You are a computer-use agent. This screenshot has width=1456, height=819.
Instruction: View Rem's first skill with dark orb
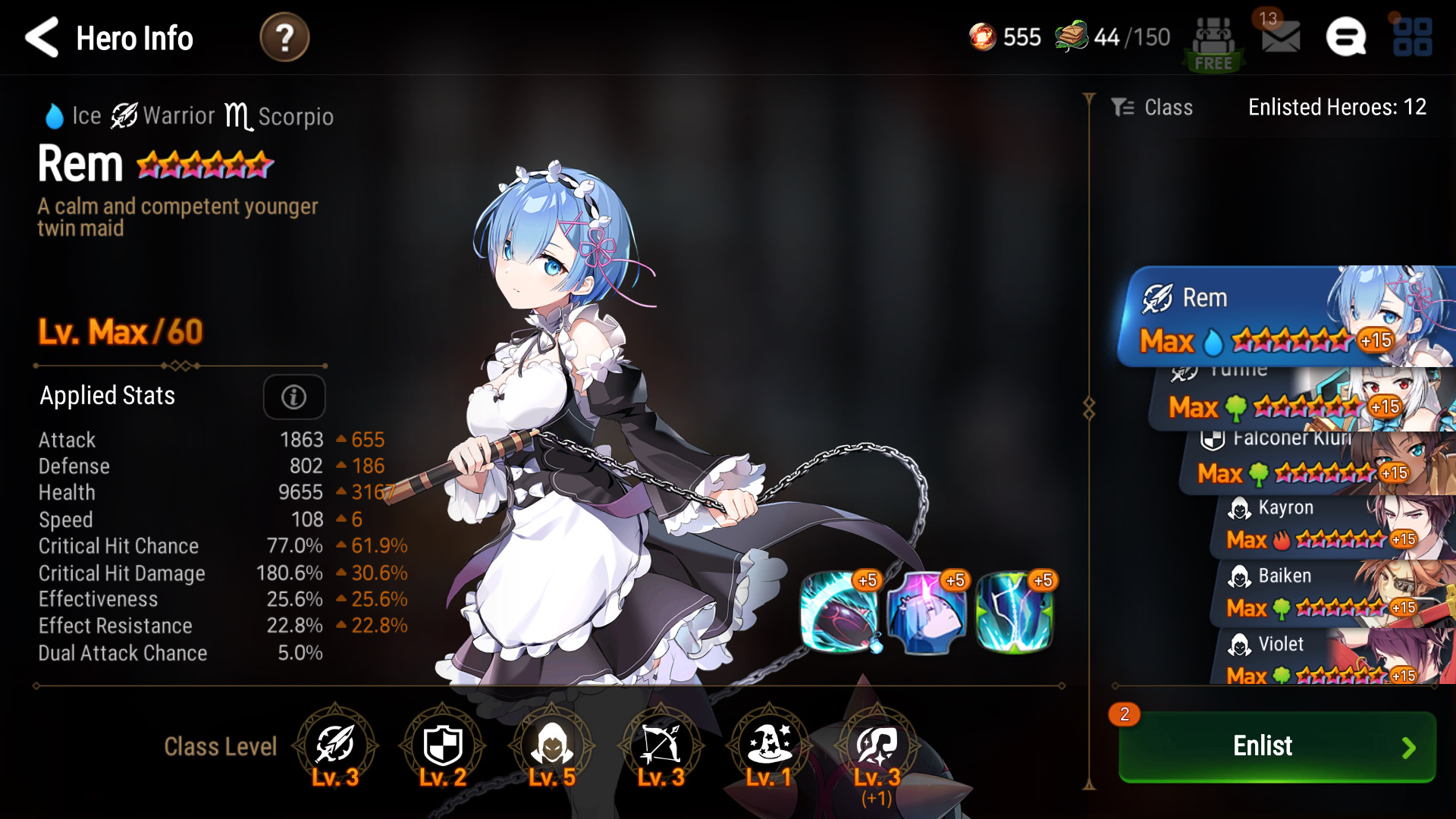click(840, 613)
